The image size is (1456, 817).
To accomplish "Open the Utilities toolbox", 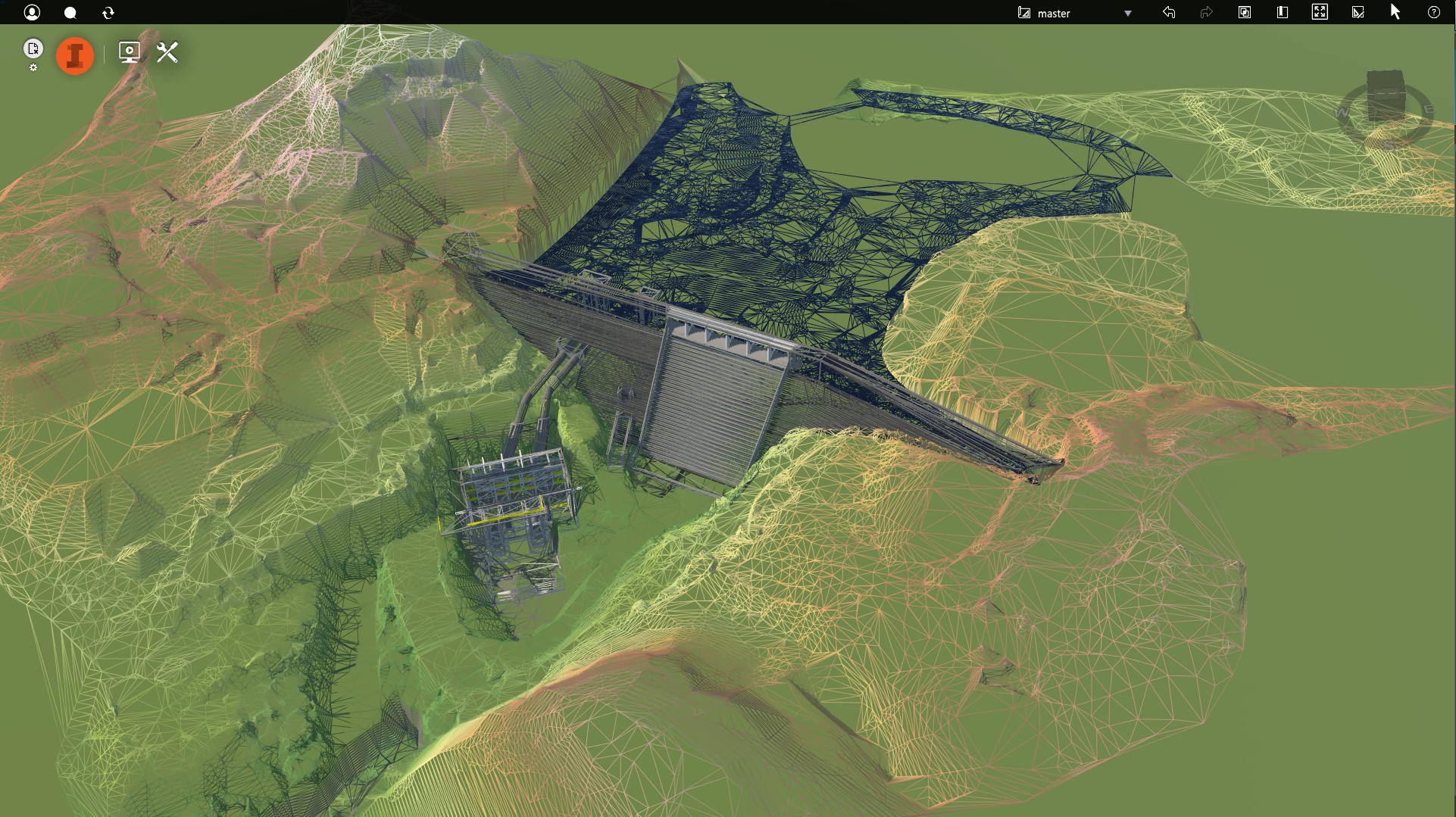I will tap(167, 52).
